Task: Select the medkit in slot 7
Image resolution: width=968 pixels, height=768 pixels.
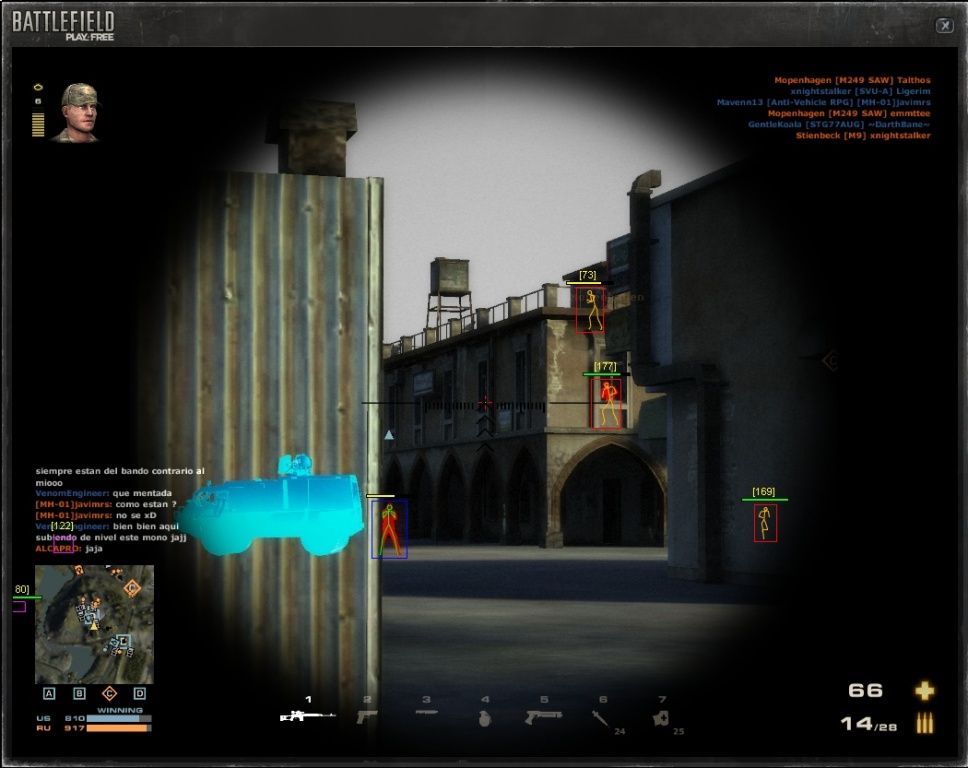Action: click(x=660, y=717)
